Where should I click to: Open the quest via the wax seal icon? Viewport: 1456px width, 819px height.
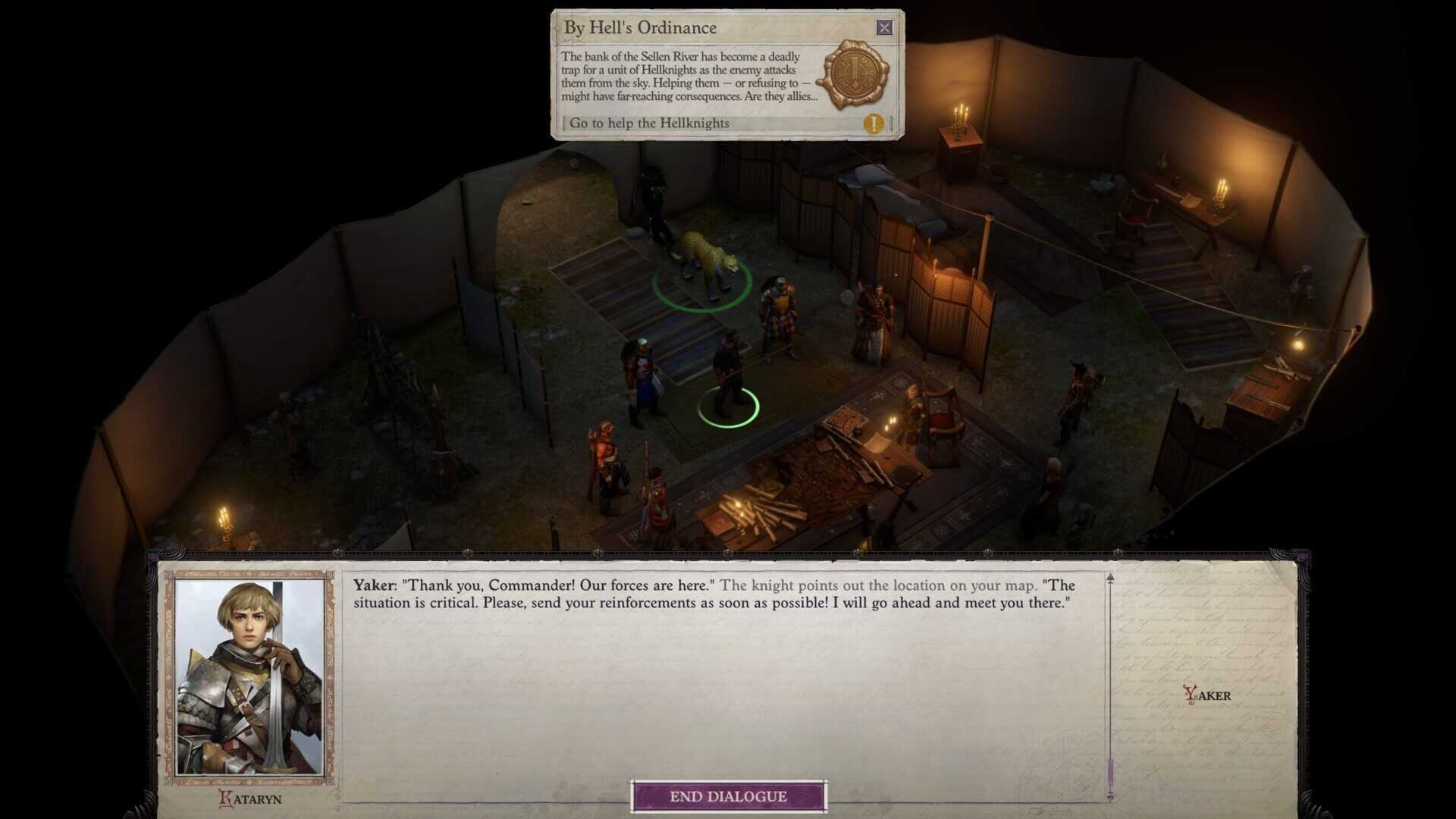click(857, 74)
